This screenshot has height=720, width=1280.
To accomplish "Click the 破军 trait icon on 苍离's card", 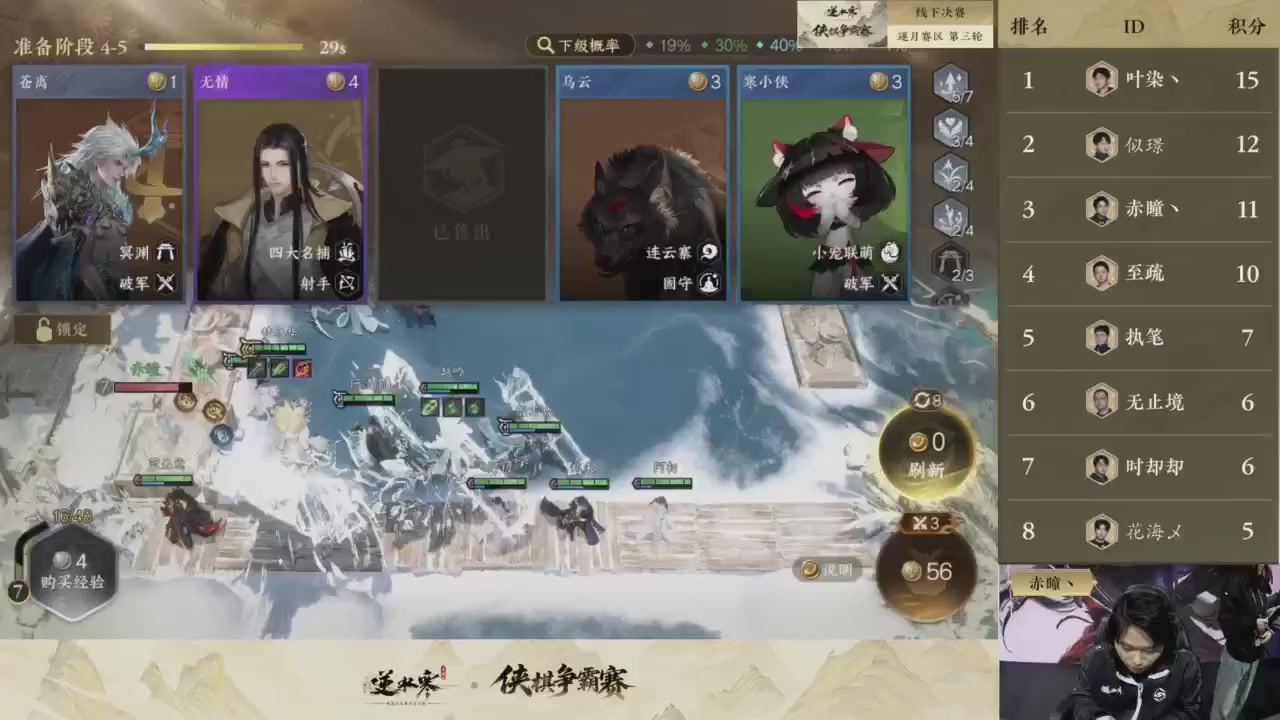I will coord(166,283).
